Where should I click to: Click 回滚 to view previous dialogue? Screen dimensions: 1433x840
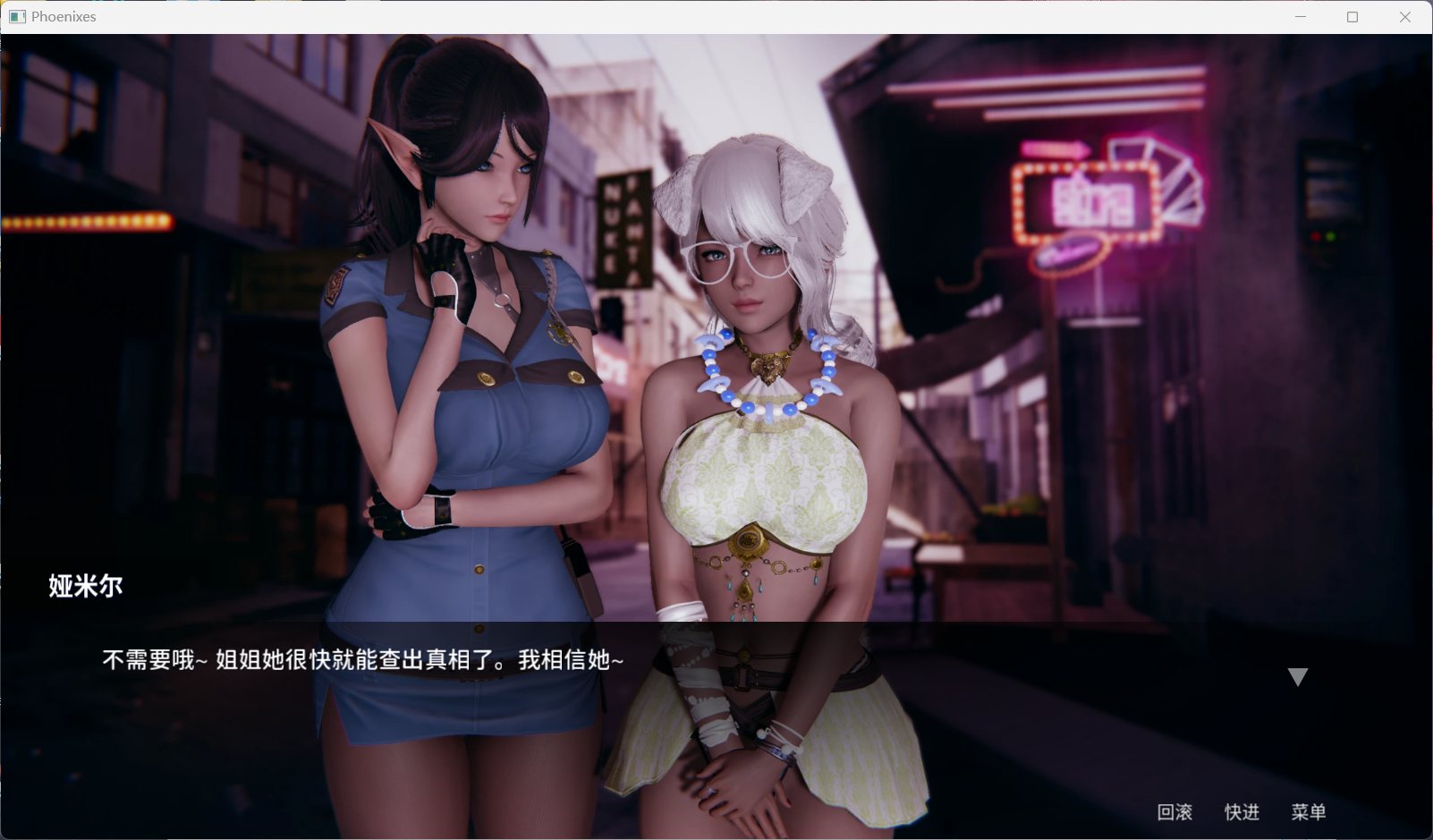[1174, 812]
